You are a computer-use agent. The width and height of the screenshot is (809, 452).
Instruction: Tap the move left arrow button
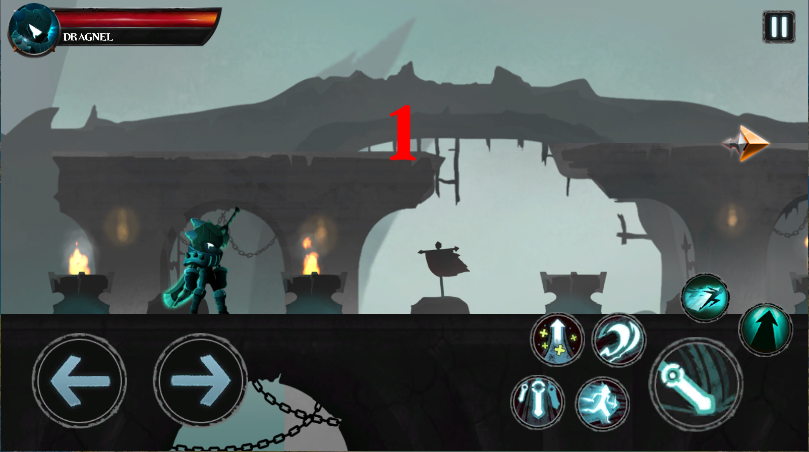(79, 380)
